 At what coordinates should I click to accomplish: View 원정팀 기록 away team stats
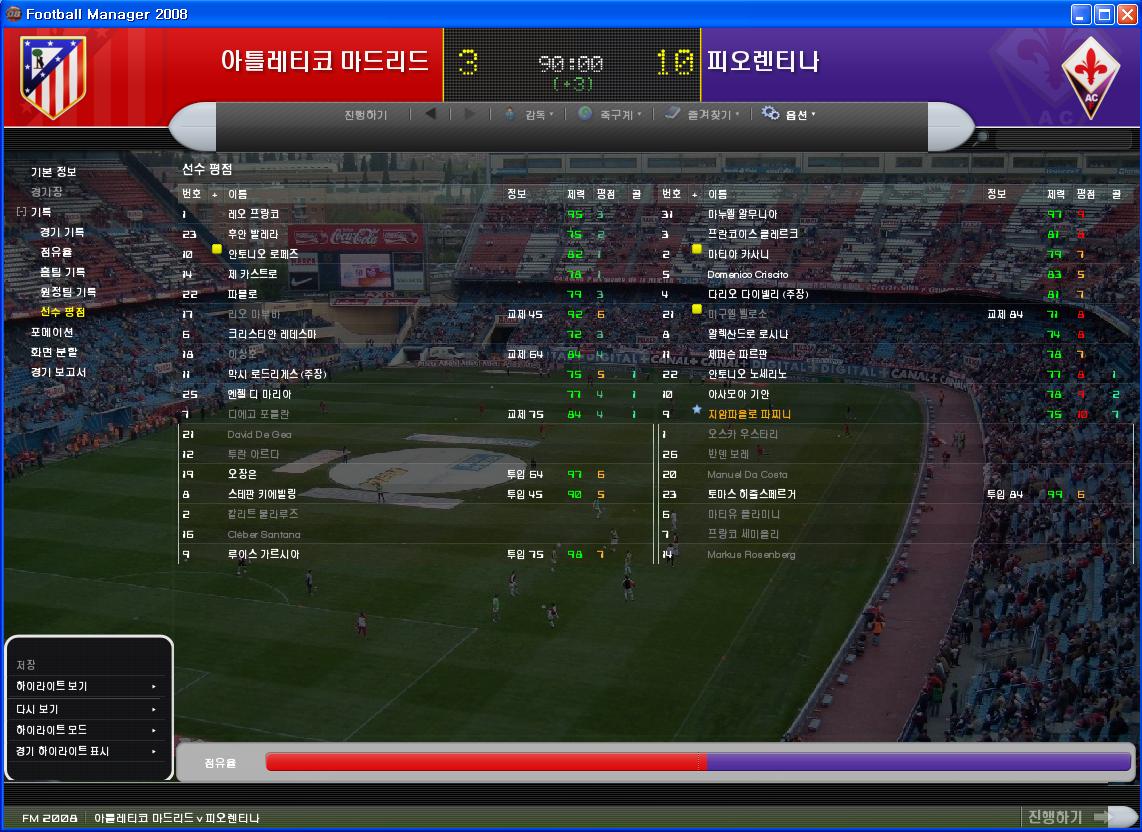click(x=68, y=292)
